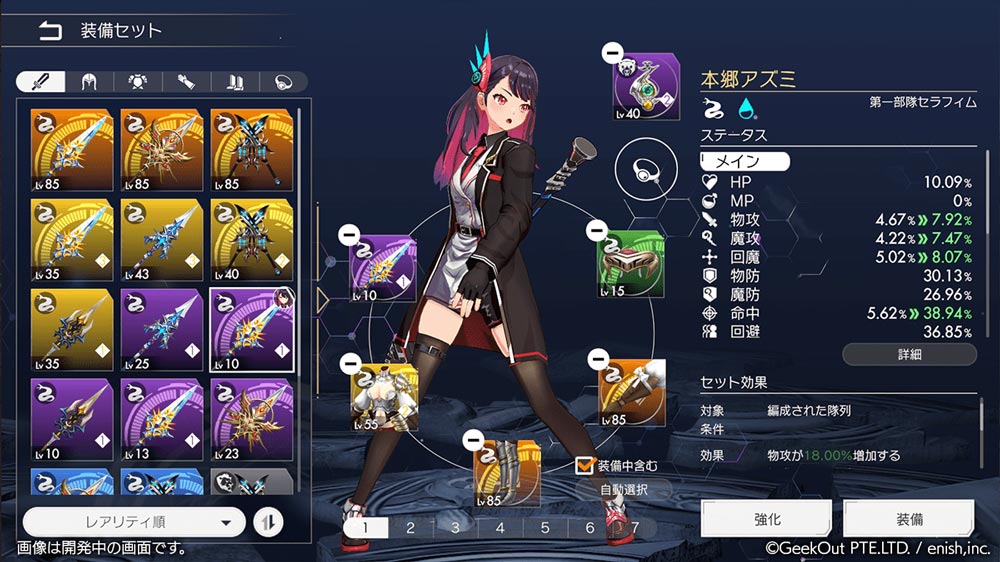1000x562 pixels.
Task: Select the equipped Lv 55 armor slot
Action: 383,397
